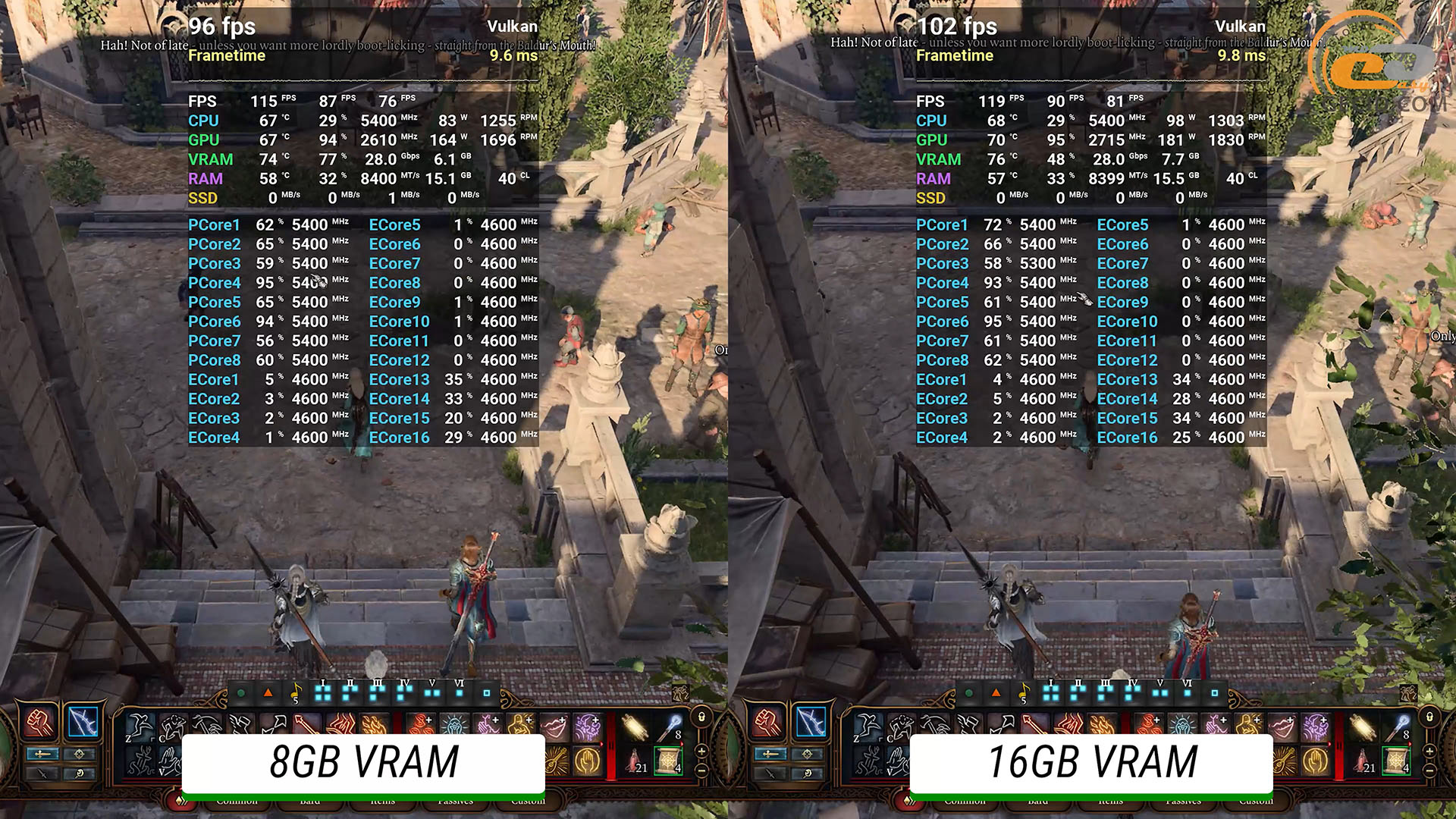
Task: Add a hotbar row with plus in 8GB view
Action: pos(701,751)
